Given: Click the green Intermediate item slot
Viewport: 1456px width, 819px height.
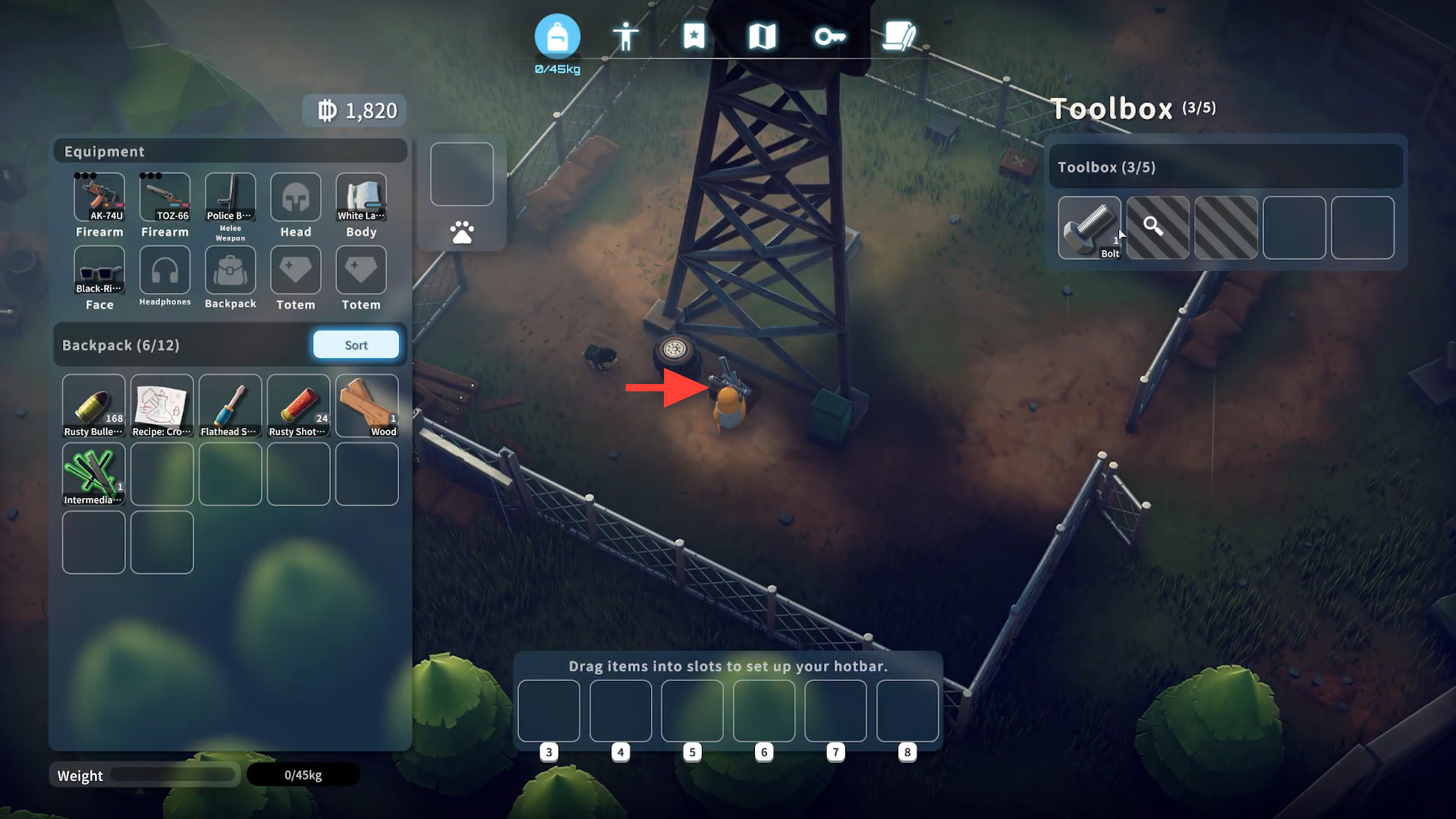Looking at the screenshot, I should click(93, 474).
